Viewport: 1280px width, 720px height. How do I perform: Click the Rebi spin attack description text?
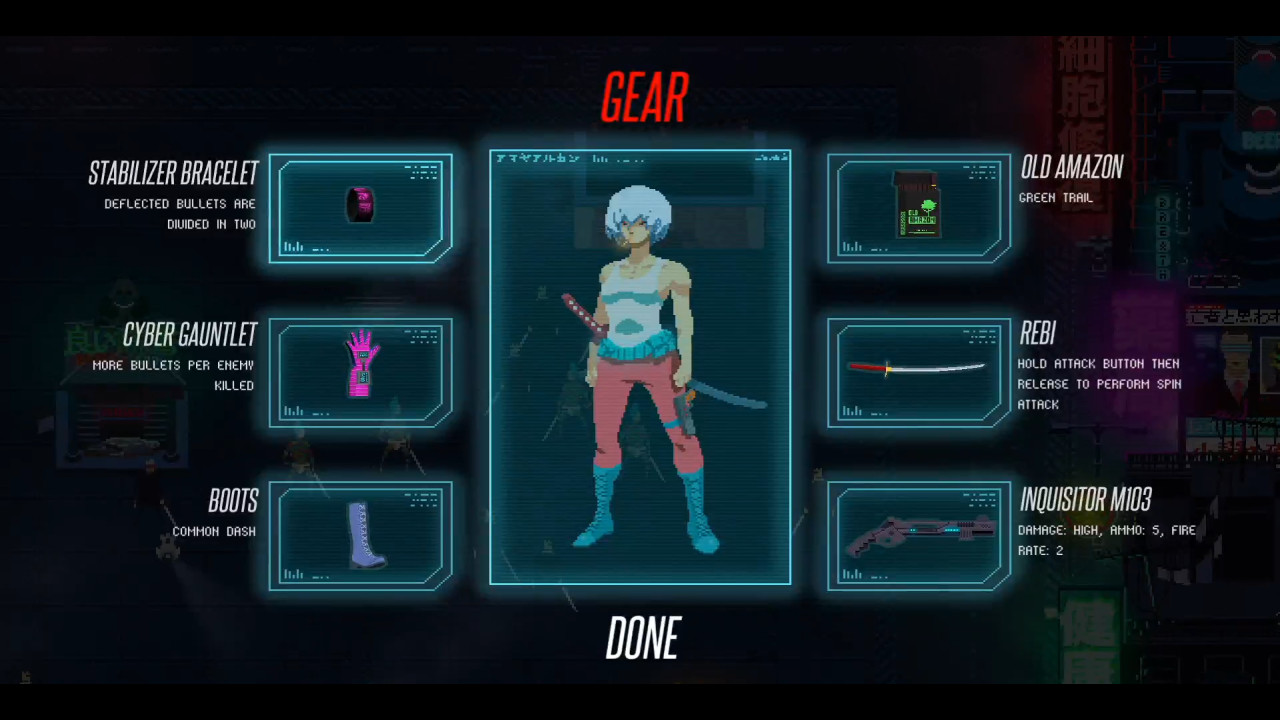point(1098,384)
